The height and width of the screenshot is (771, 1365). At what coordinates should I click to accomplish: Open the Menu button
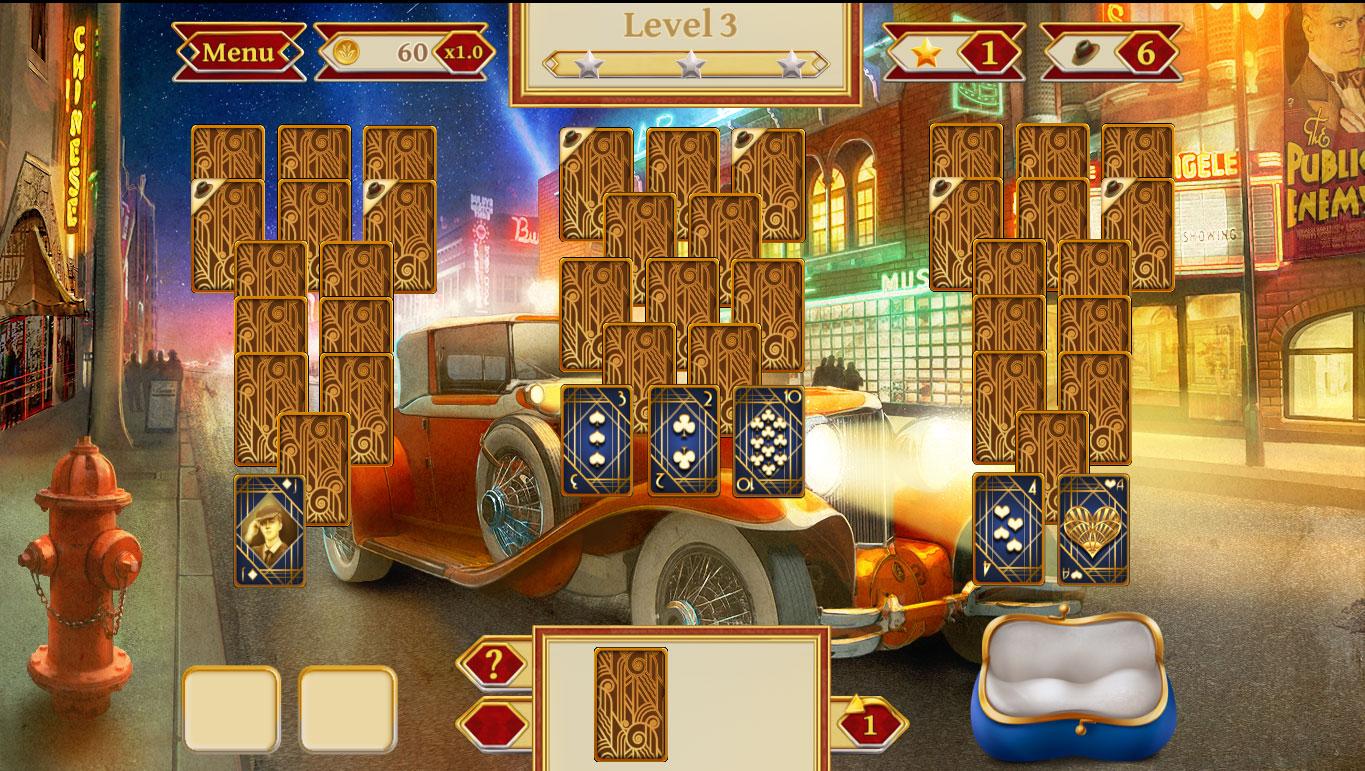point(238,52)
